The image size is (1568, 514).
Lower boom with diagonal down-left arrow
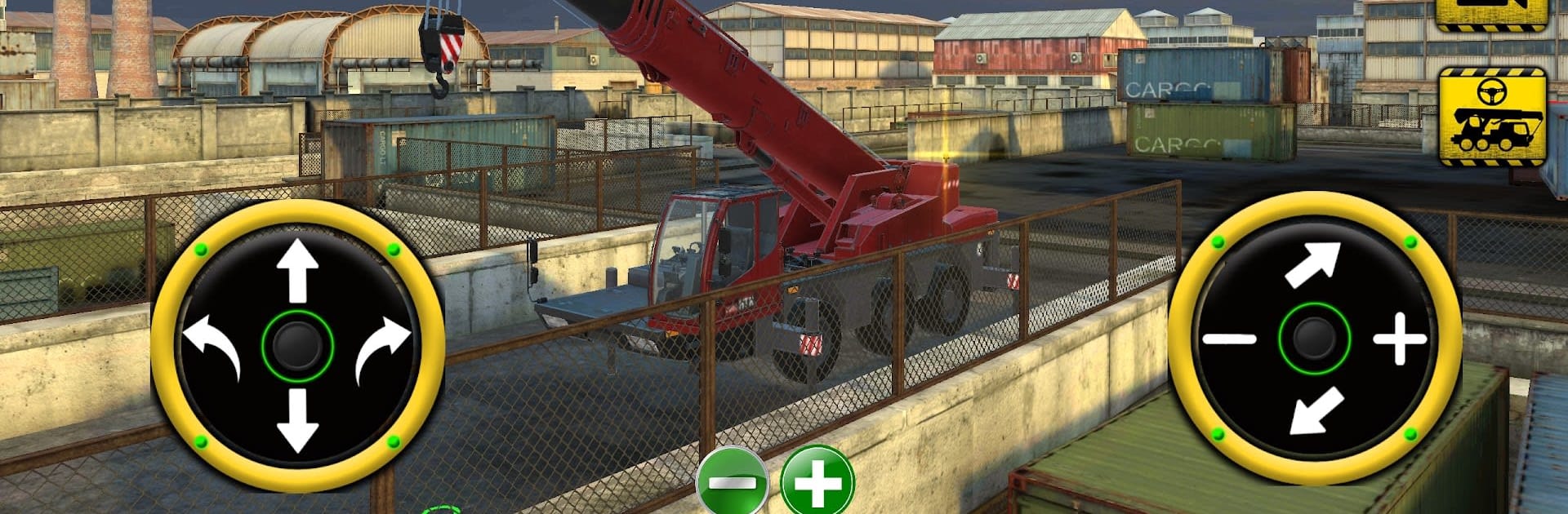click(x=1315, y=410)
